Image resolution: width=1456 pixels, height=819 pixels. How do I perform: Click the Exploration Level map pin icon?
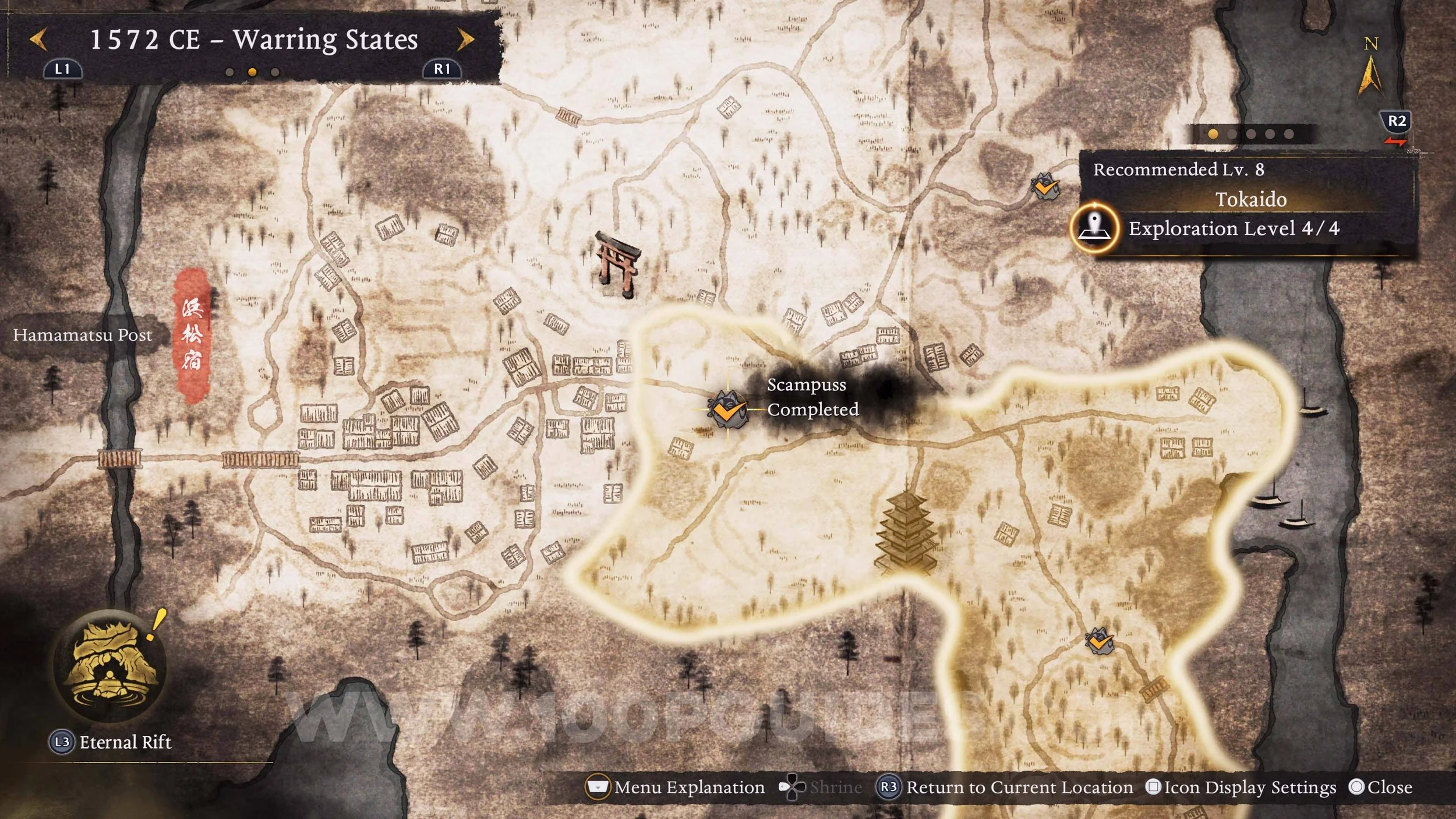click(1095, 228)
